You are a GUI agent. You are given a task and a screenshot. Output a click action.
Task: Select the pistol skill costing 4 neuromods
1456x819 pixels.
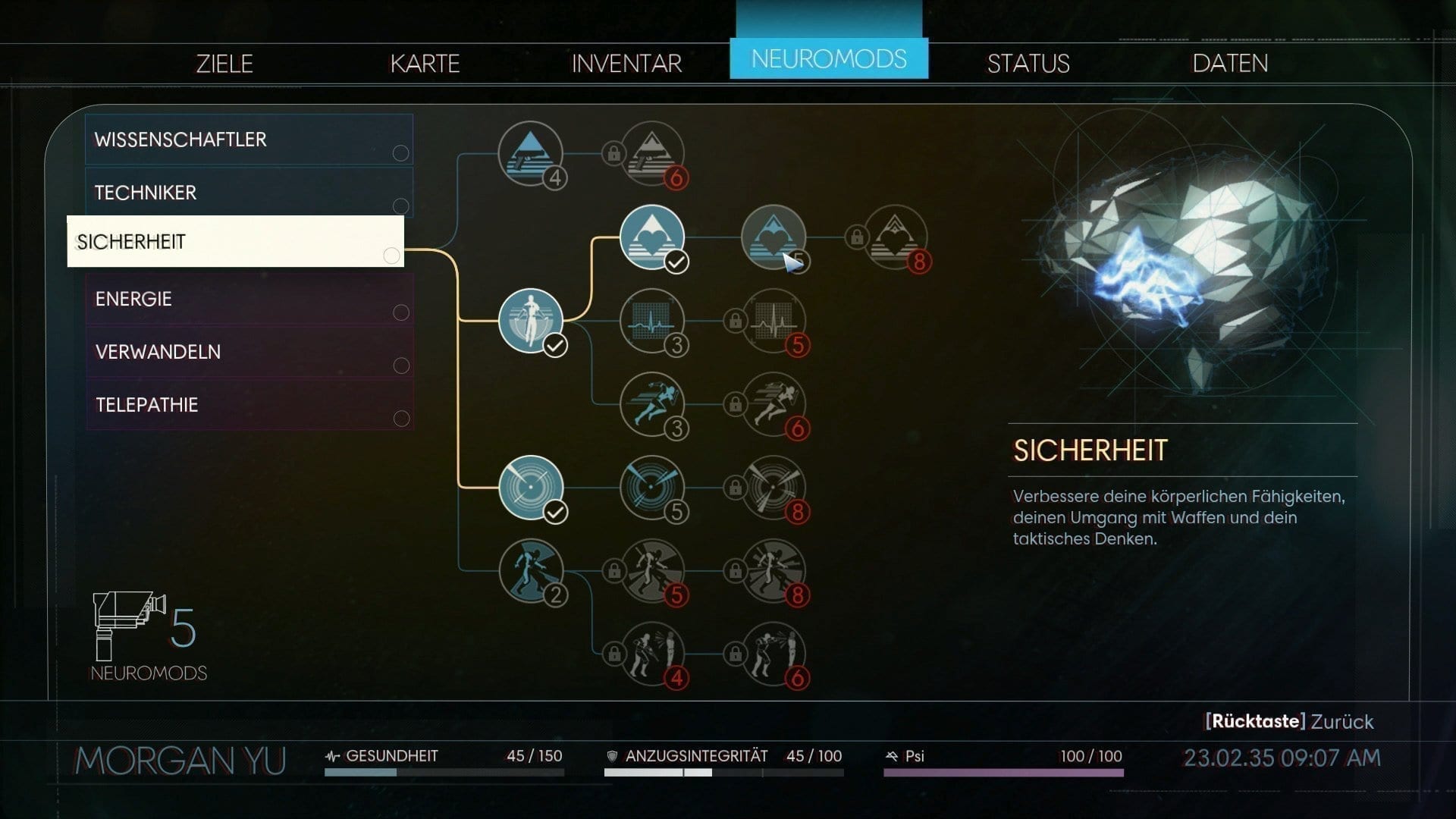(x=530, y=154)
